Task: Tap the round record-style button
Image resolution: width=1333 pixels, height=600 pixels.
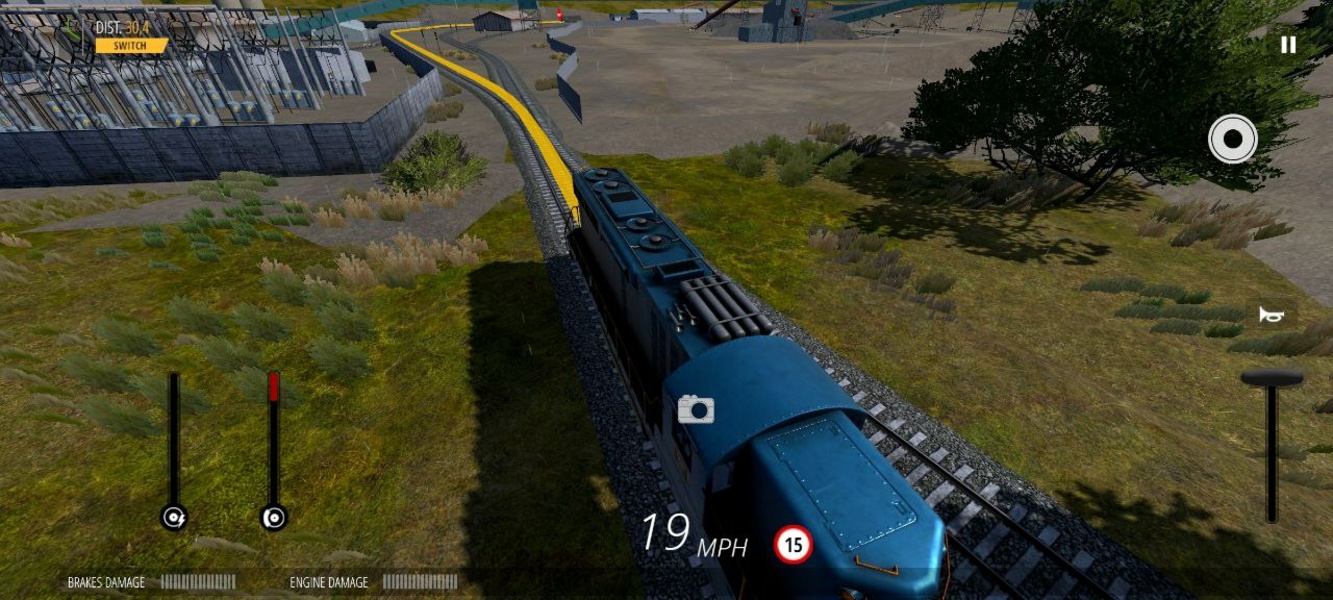Action: pyautogui.click(x=1232, y=139)
